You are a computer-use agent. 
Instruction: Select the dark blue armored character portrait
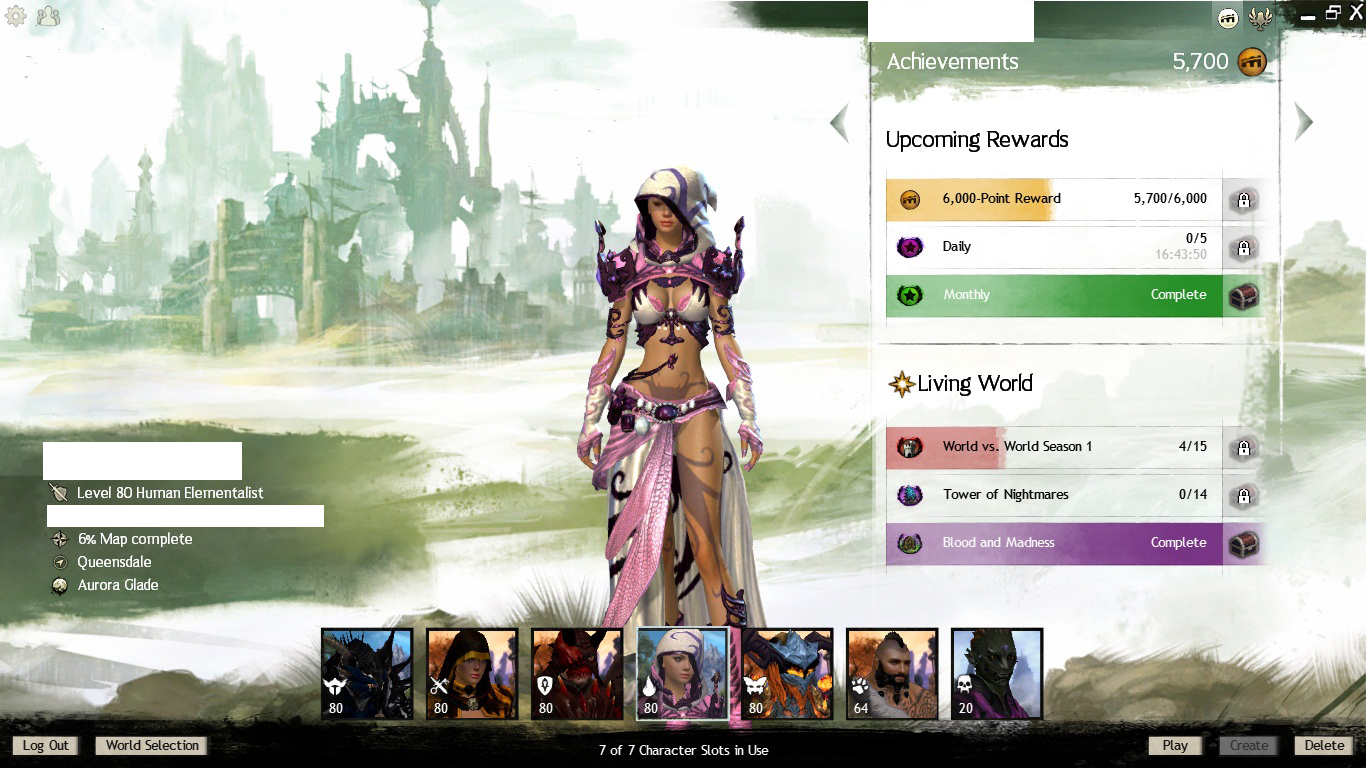[367, 674]
